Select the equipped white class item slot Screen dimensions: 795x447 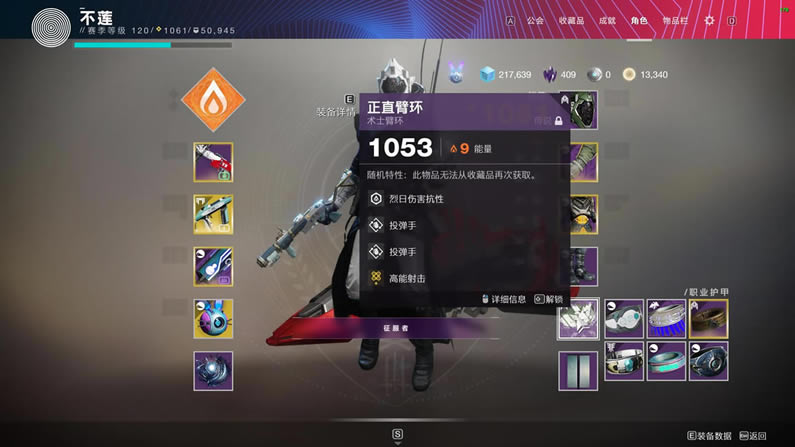point(578,319)
